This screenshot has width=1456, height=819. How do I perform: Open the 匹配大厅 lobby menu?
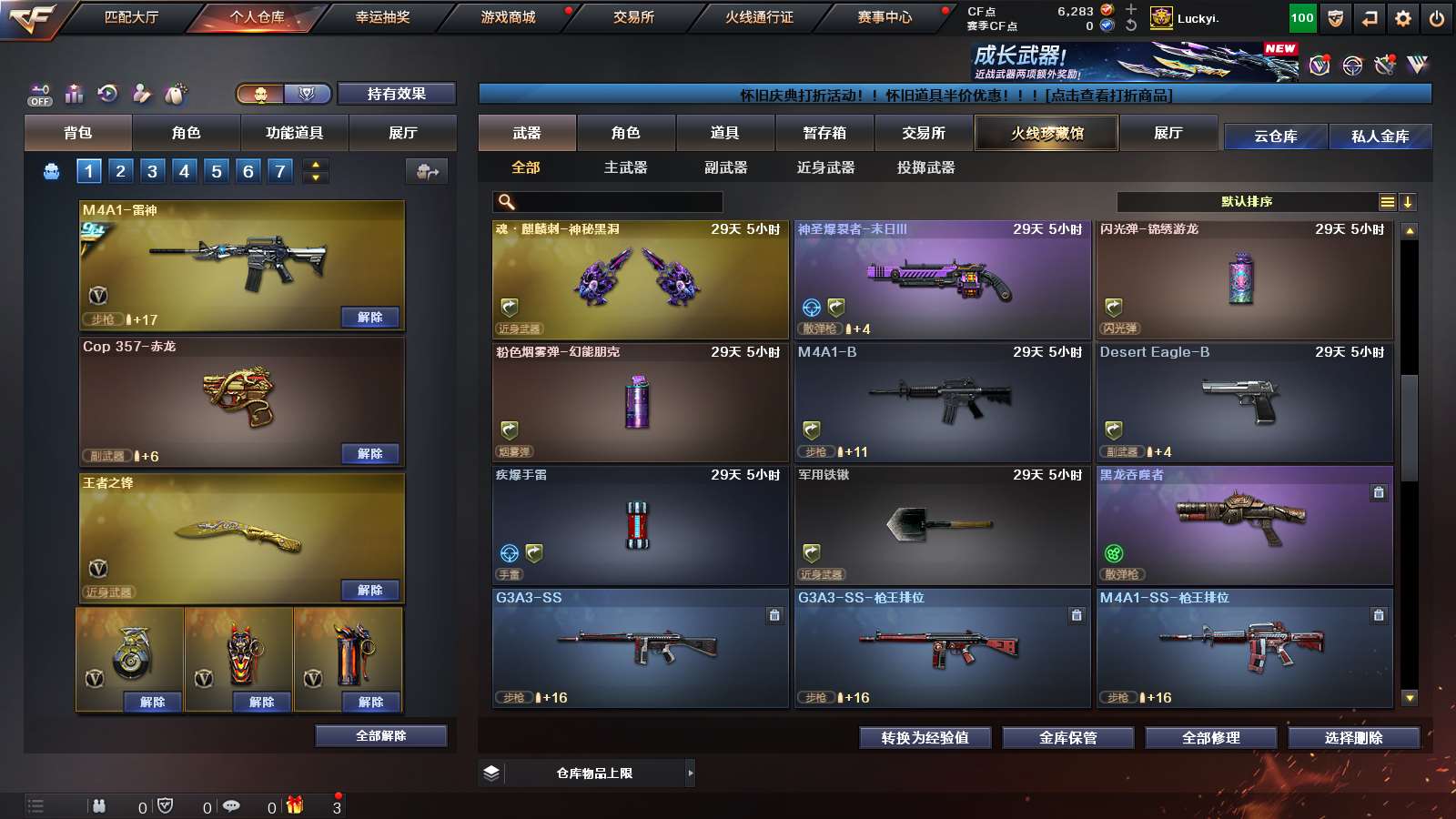coord(131,17)
